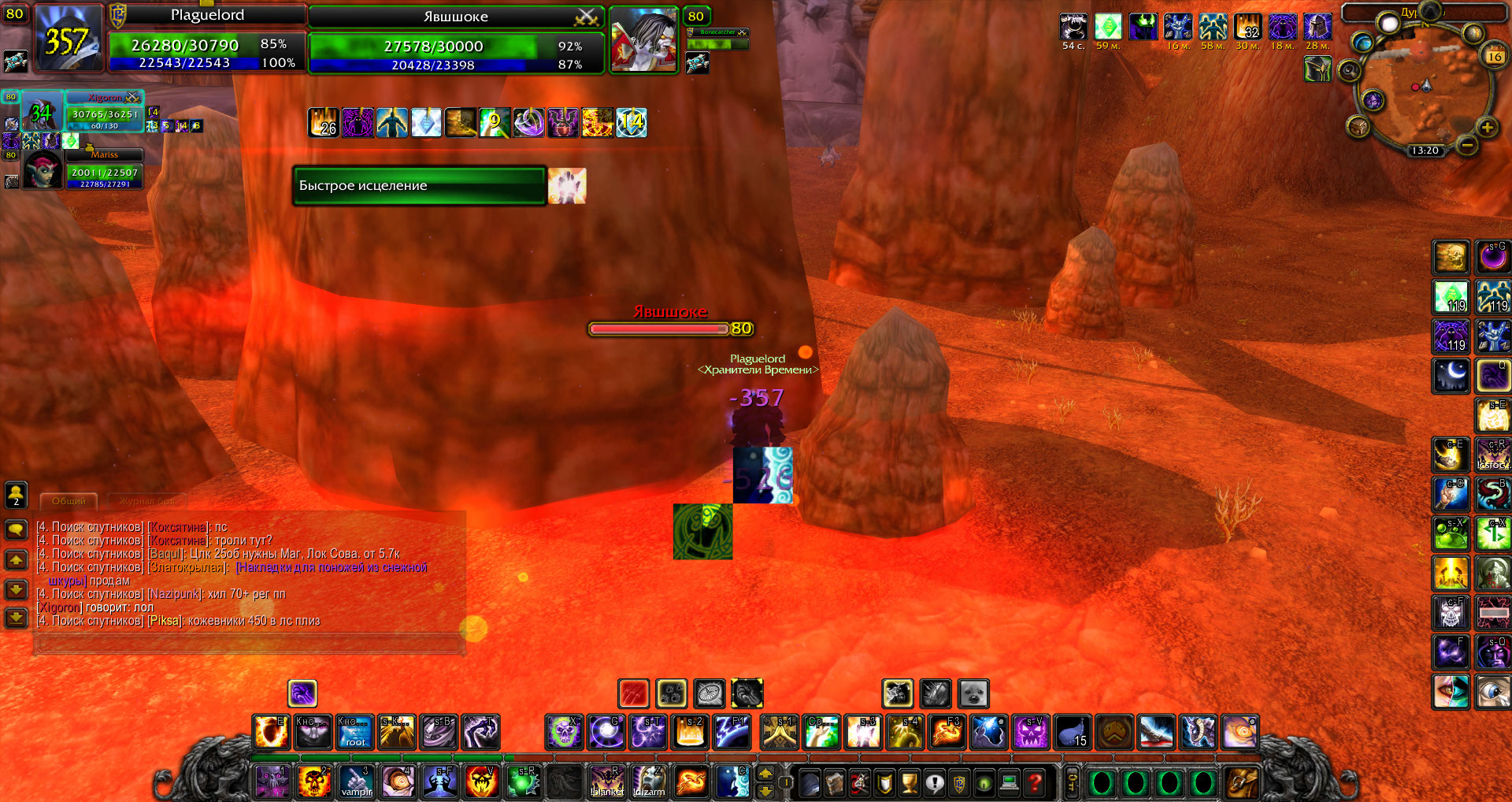Use the drink item with 15 charges
1512x802 pixels.
click(x=1073, y=732)
